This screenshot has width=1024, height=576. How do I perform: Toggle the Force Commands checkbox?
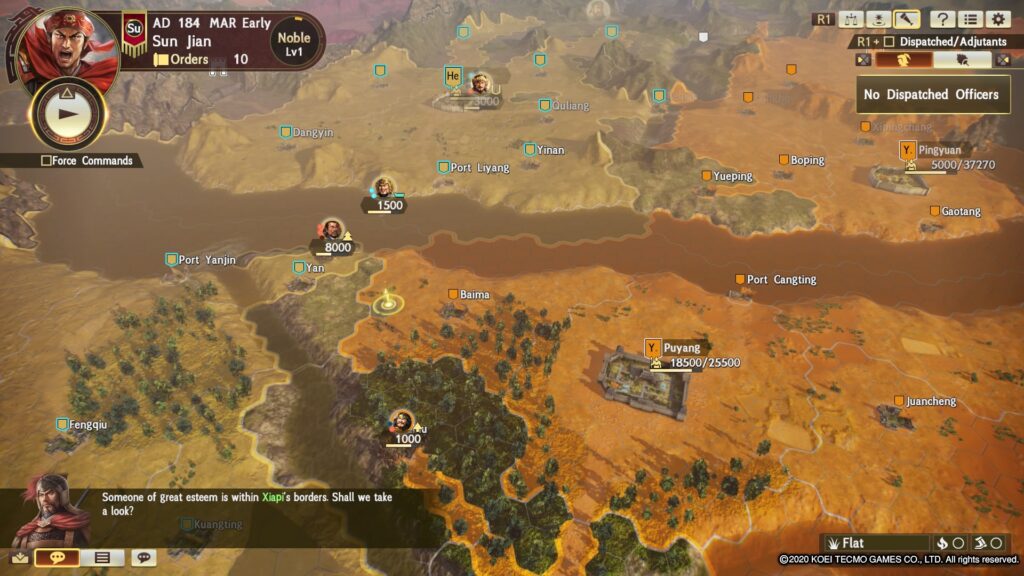tap(47, 161)
